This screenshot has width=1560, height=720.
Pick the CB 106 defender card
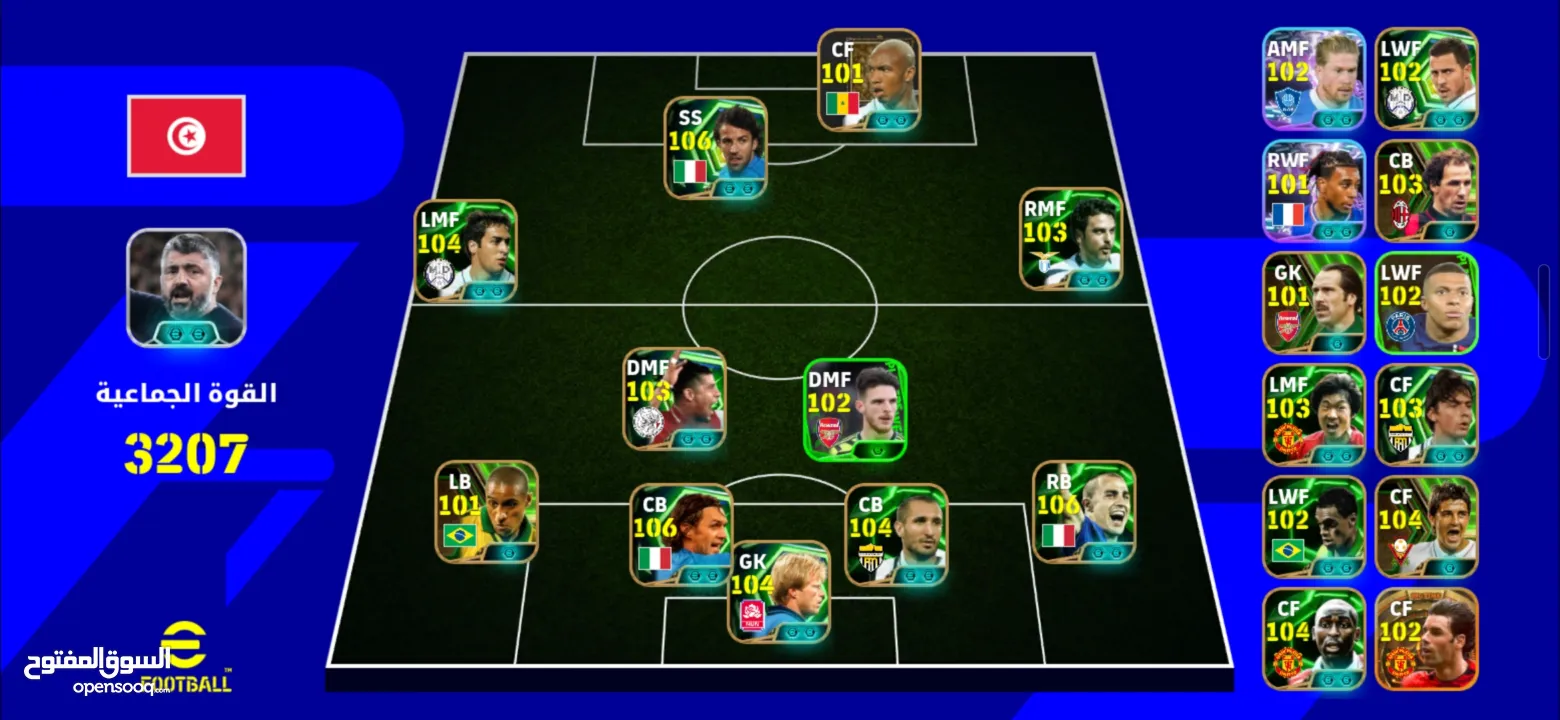coord(680,534)
